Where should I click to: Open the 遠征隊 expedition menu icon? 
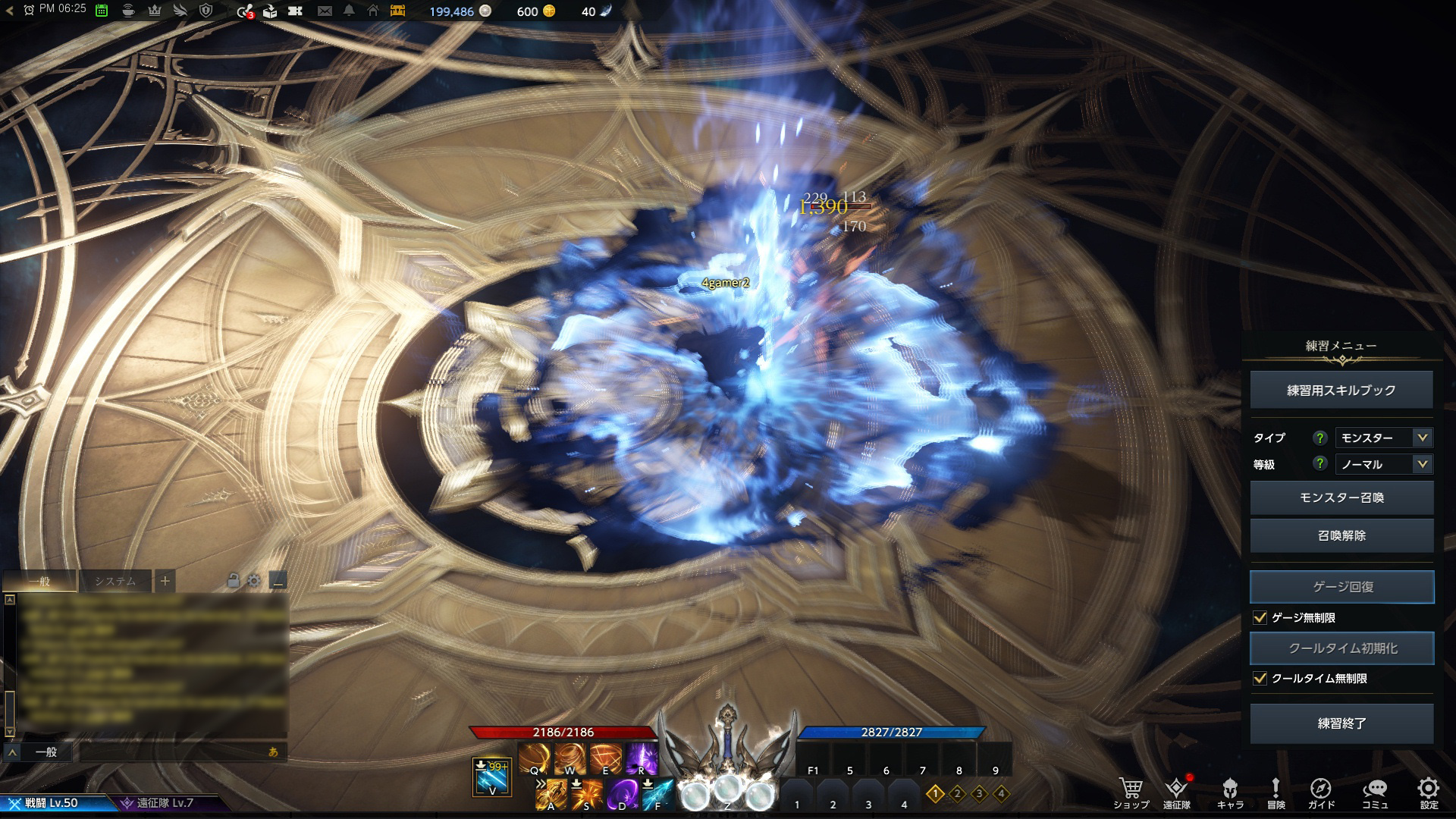pos(1176,792)
